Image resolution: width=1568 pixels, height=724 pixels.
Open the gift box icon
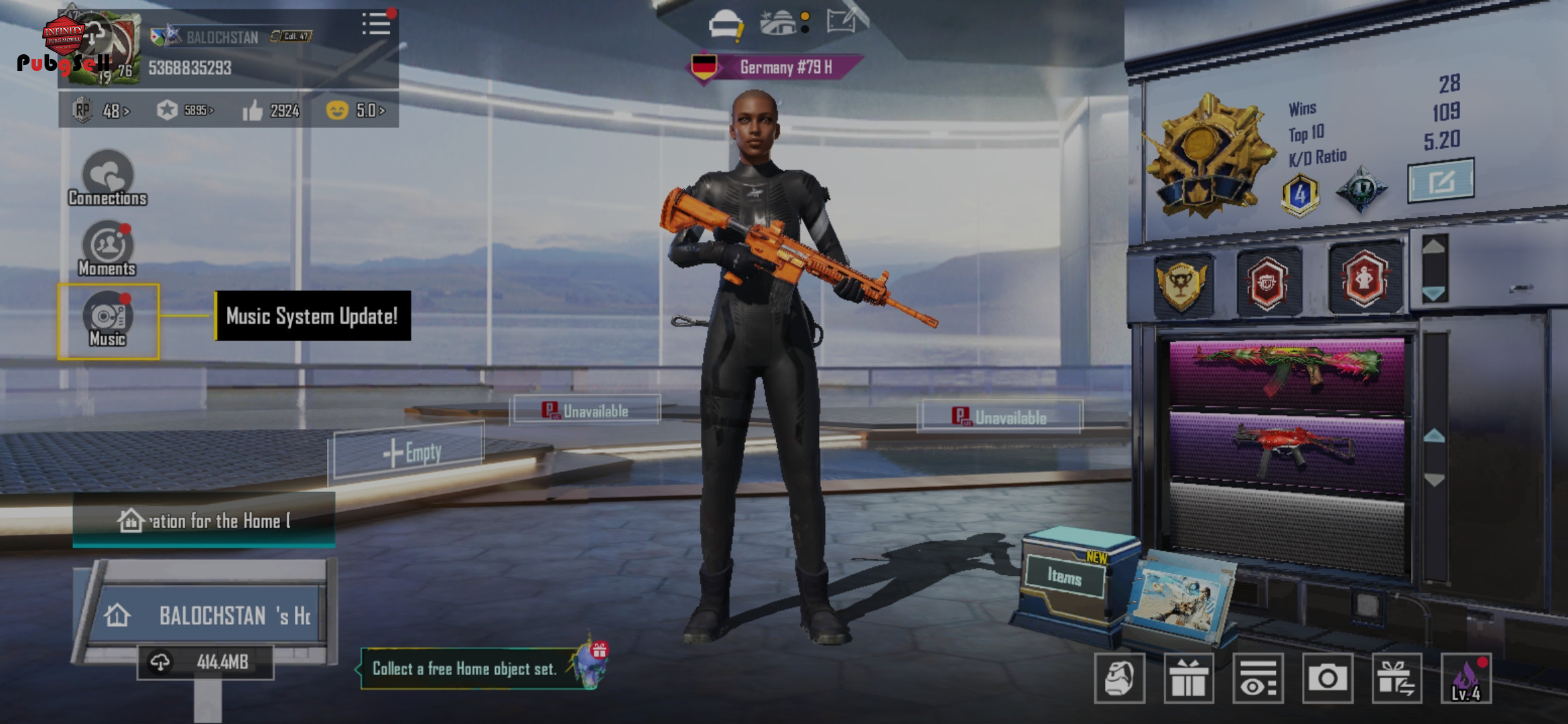click(1189, 678)
